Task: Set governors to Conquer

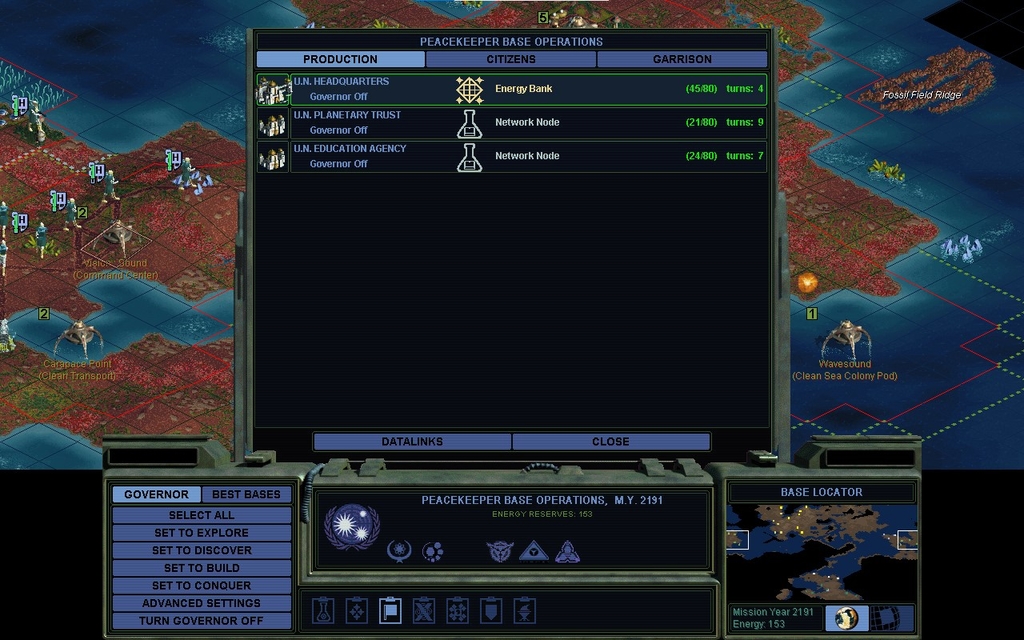Action: [x=201, y=585]
